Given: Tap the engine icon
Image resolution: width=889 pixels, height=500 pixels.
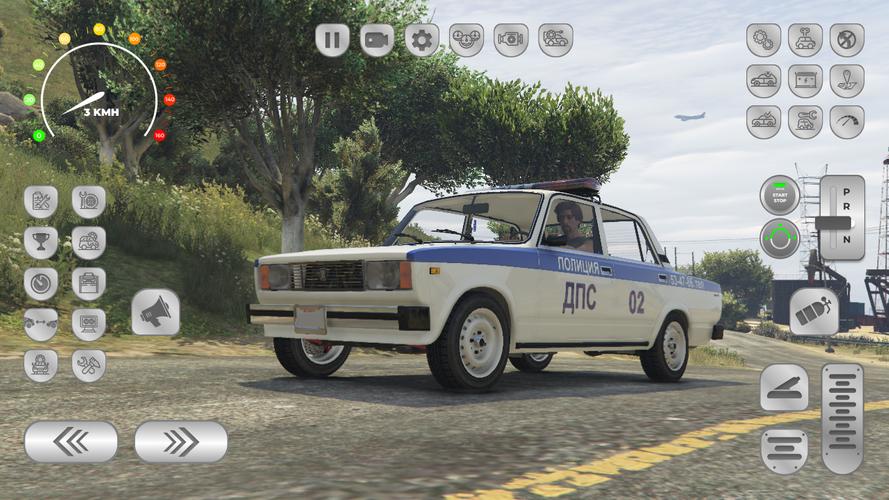Looking at the screenshot, I should [x=511, y=40].
